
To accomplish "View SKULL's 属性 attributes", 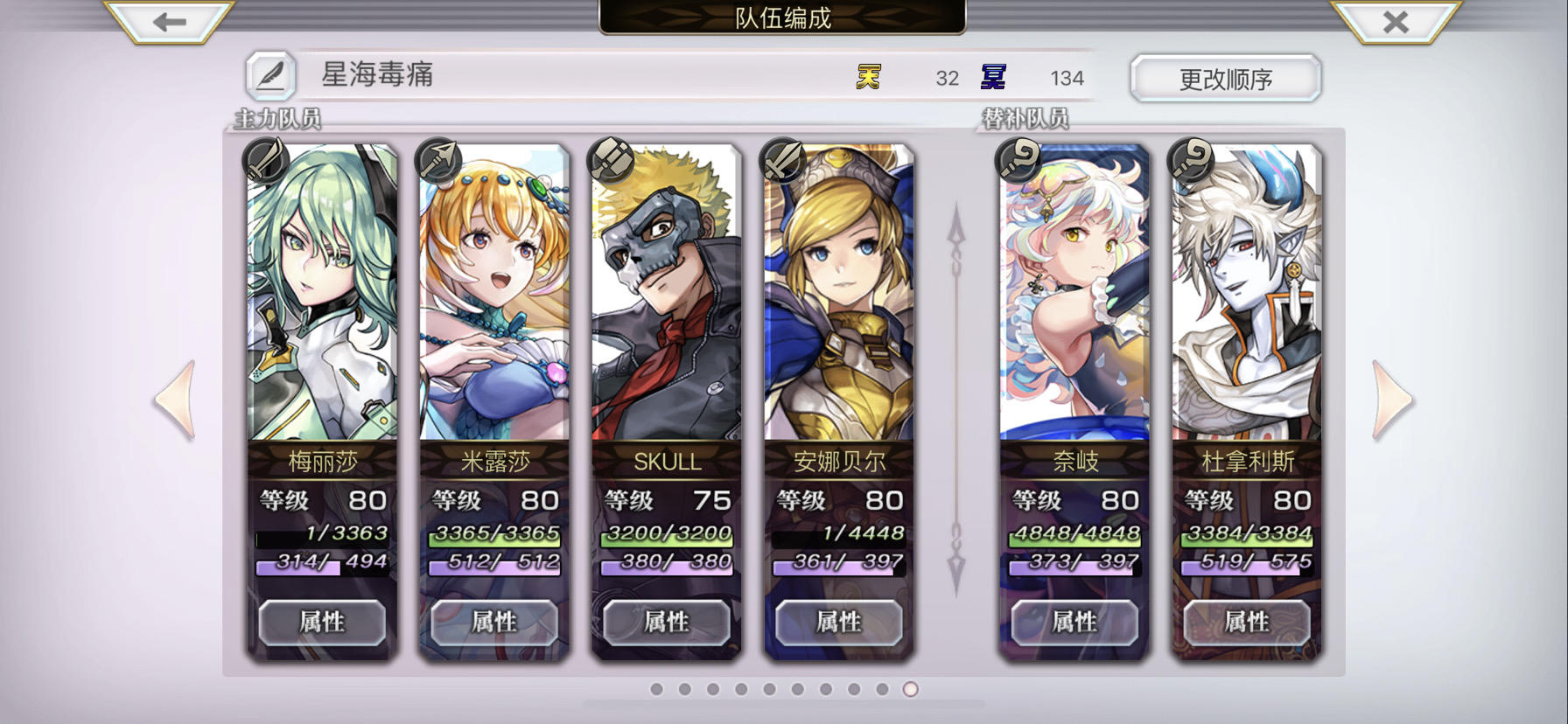I will (667, 623).
